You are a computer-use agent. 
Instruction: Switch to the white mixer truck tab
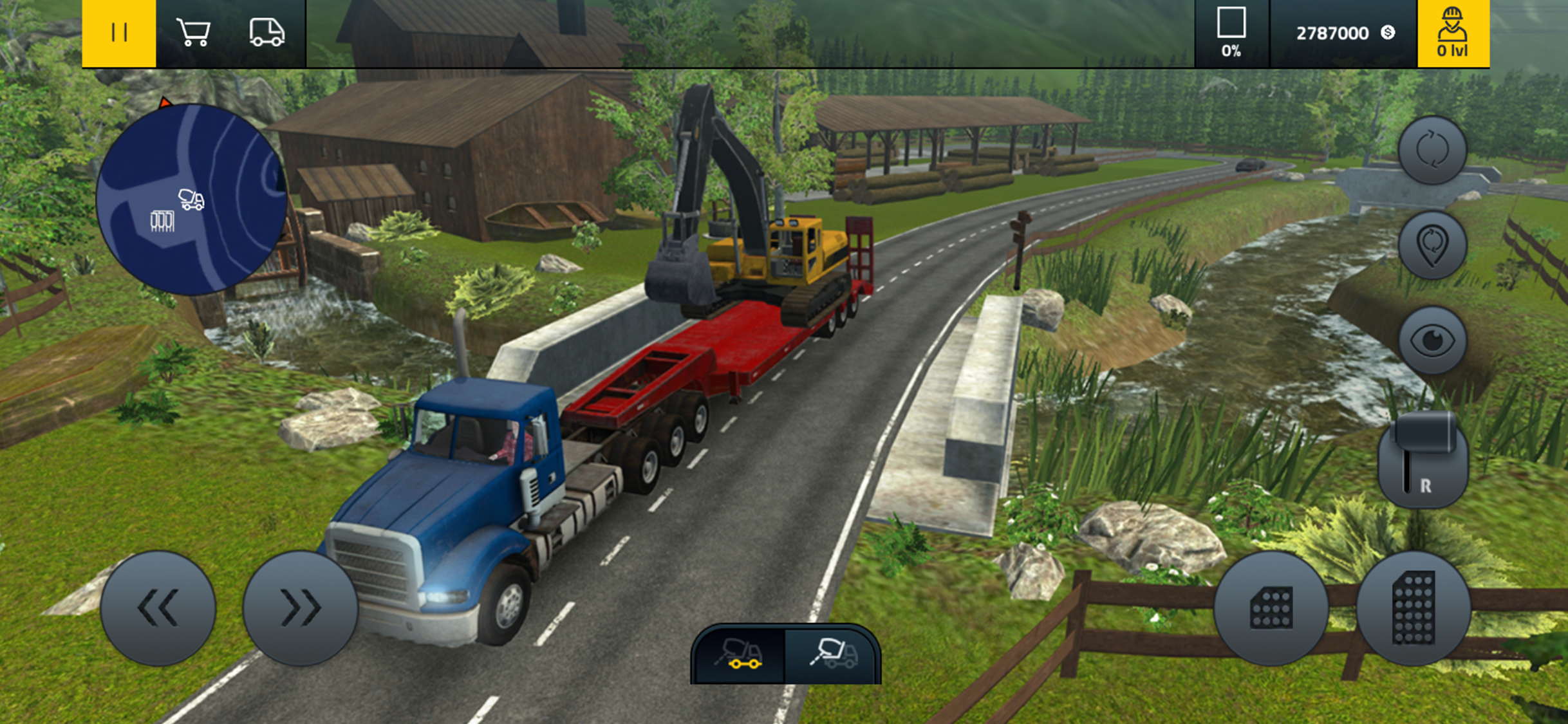coord(833,654)
